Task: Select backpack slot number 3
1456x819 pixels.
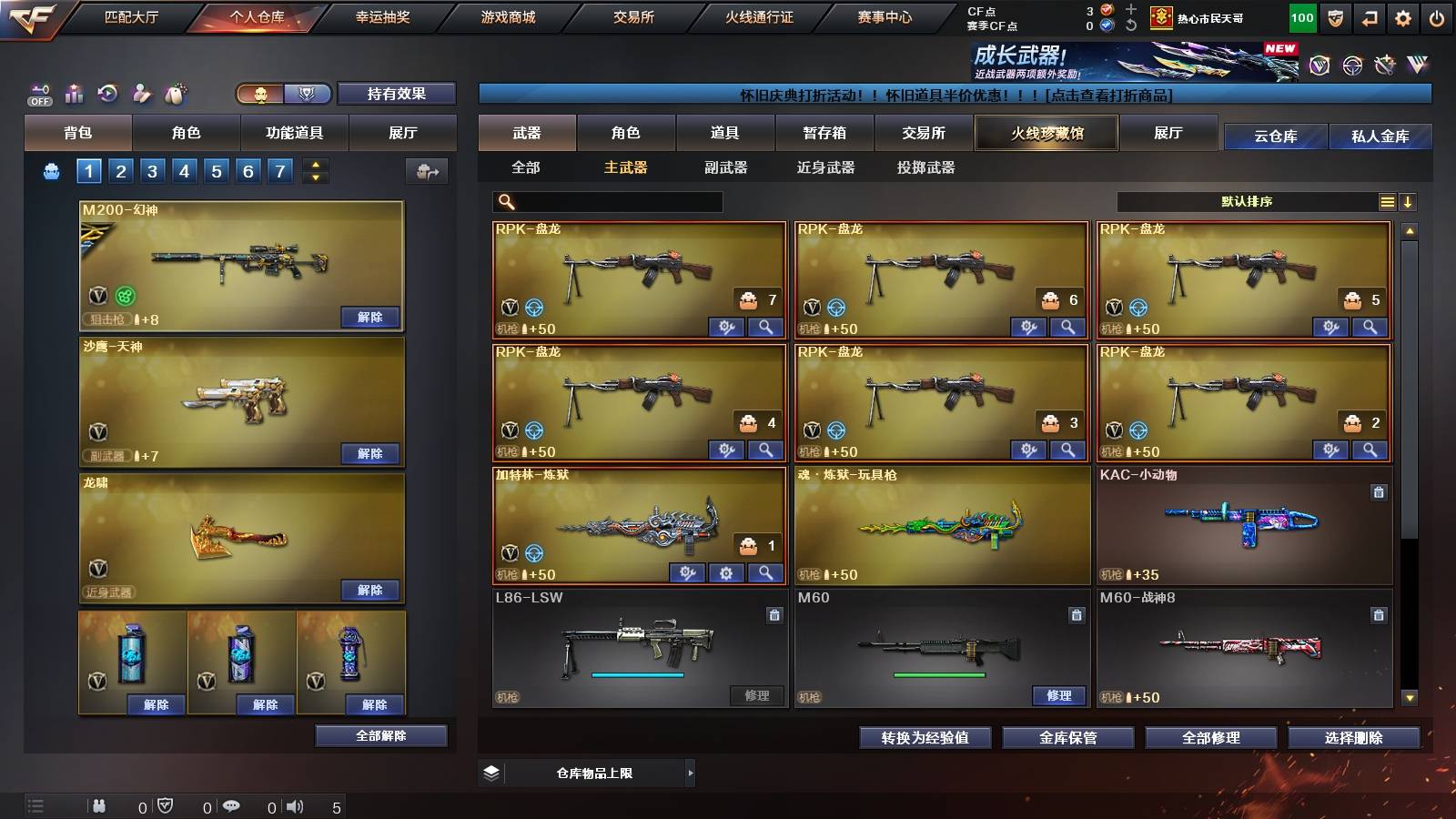Action: pos(151,170)
